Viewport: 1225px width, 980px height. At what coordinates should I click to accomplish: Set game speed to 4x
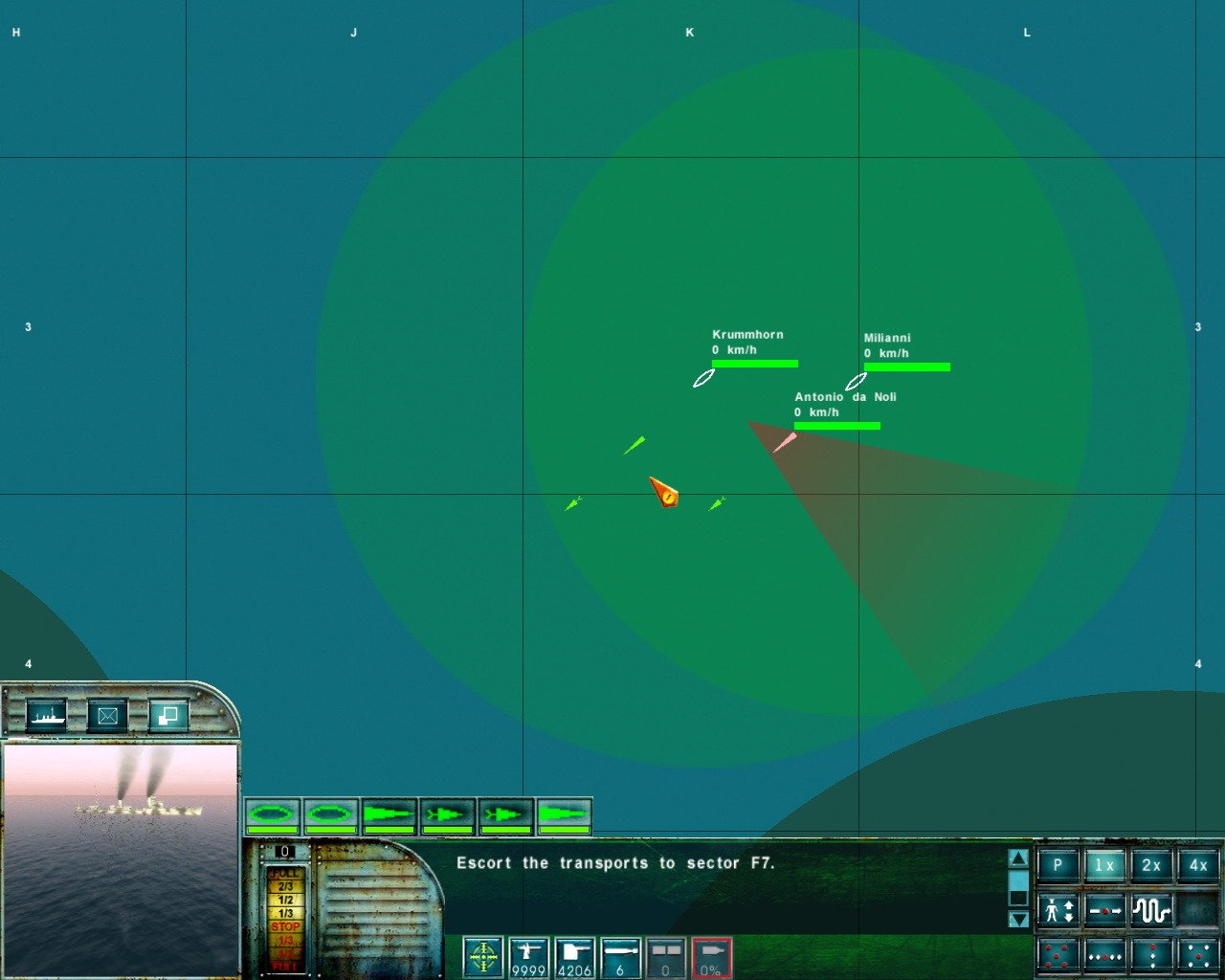[x=1198, y=865]
